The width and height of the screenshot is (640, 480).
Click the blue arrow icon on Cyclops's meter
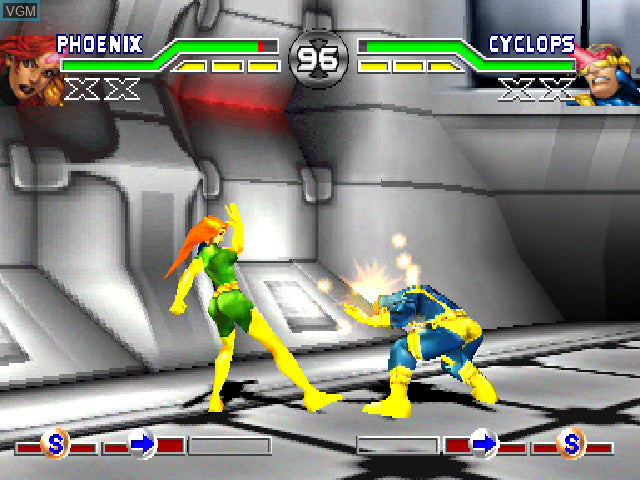484,443
